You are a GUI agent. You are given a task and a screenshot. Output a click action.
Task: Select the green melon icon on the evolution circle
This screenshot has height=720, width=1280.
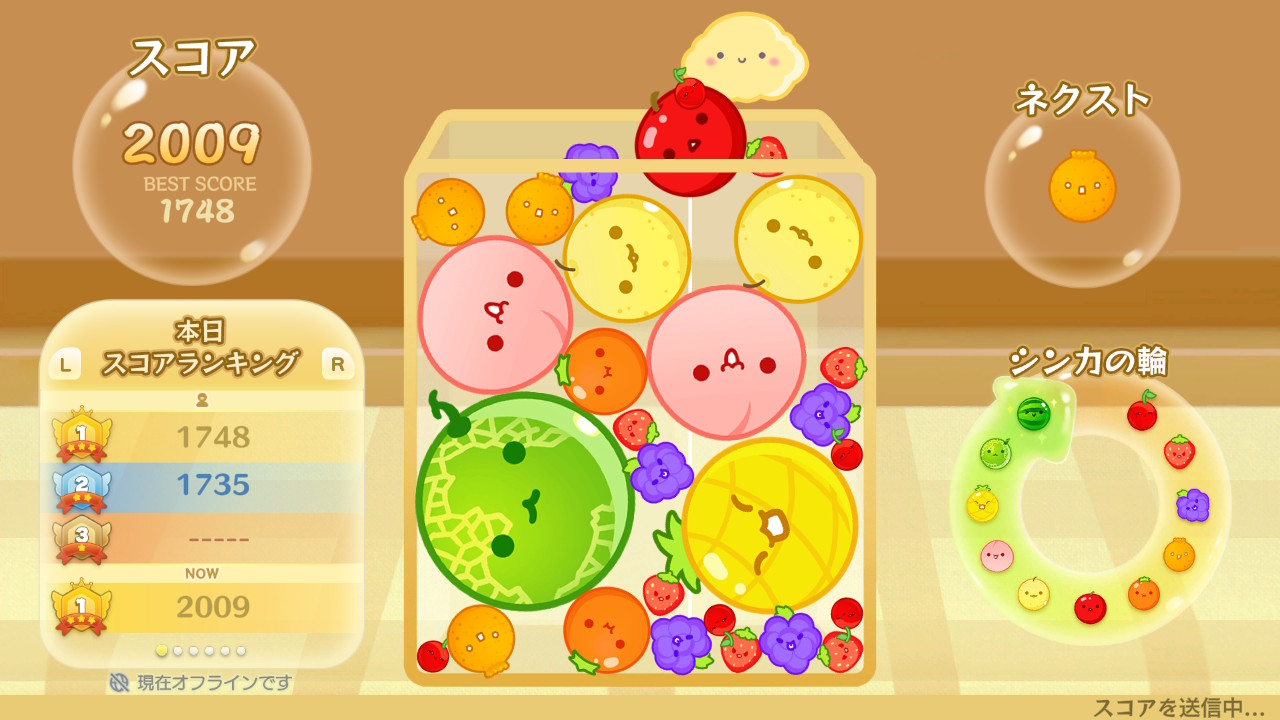pyautogui.click(x=995, y=452)
